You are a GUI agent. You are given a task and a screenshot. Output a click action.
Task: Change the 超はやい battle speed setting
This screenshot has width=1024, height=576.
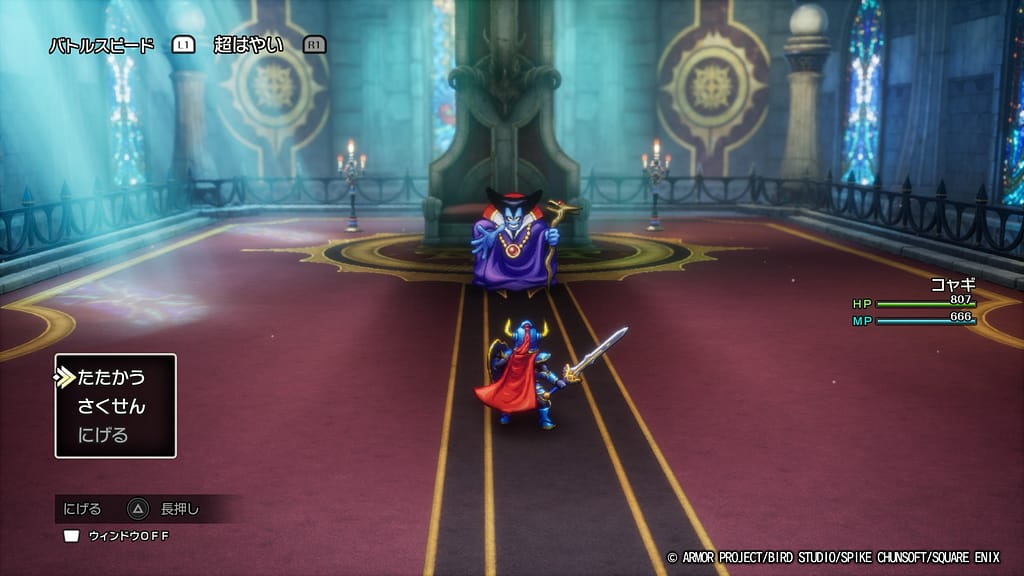pyautogui.click(x=248, y=45)
